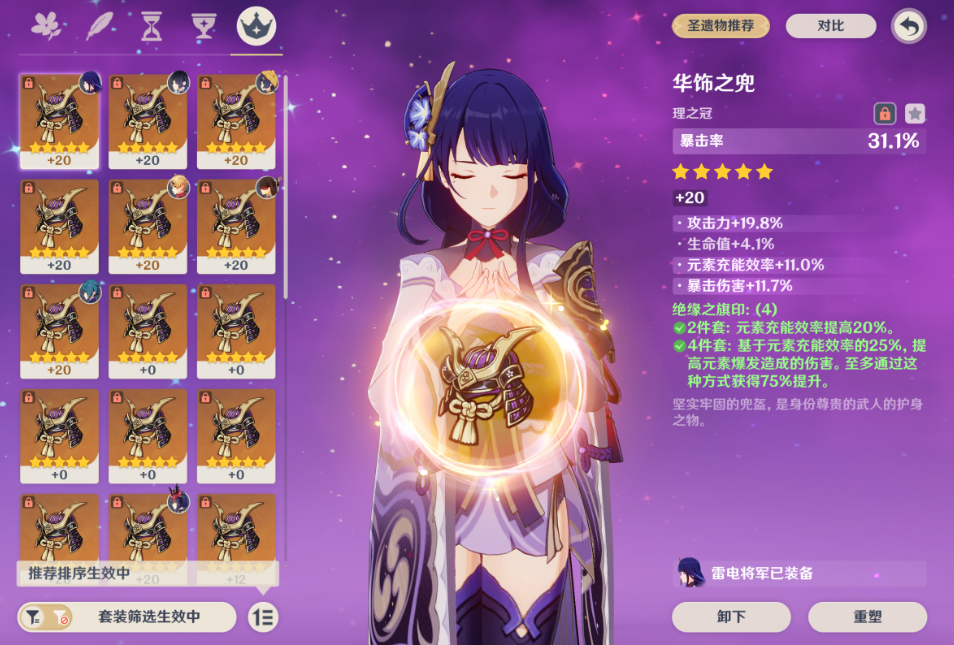
Task: Switch to the feather artifact tab
Action: [99, 25]
